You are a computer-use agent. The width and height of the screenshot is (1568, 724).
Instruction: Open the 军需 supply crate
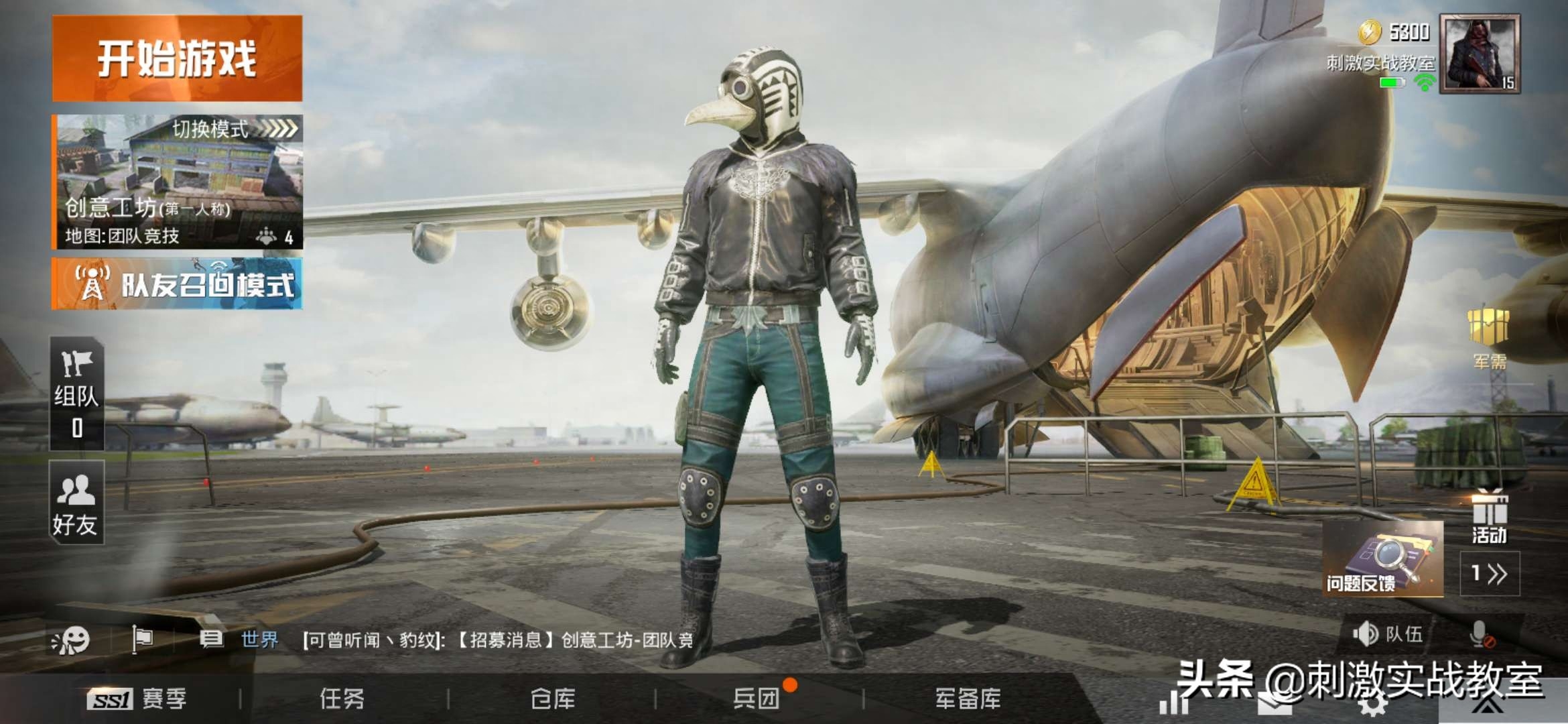[x=1488, y=338]
